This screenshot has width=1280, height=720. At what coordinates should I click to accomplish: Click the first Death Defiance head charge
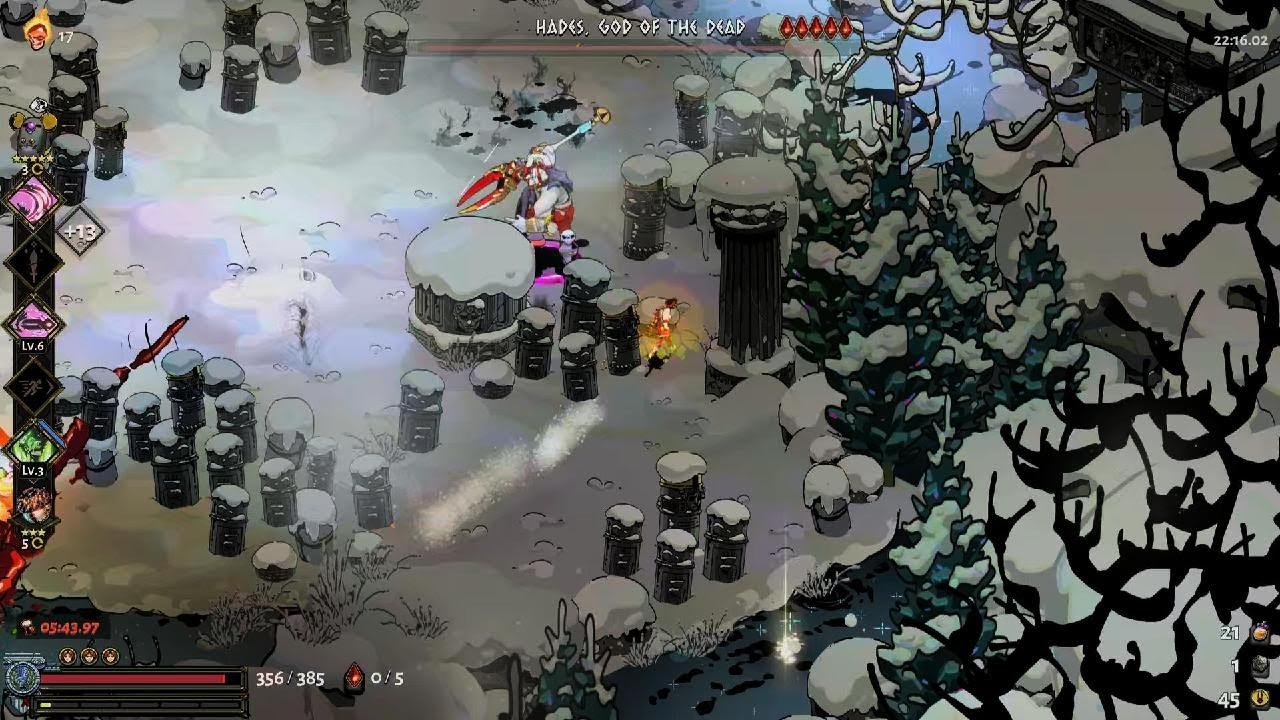click(x=67, y=655)
